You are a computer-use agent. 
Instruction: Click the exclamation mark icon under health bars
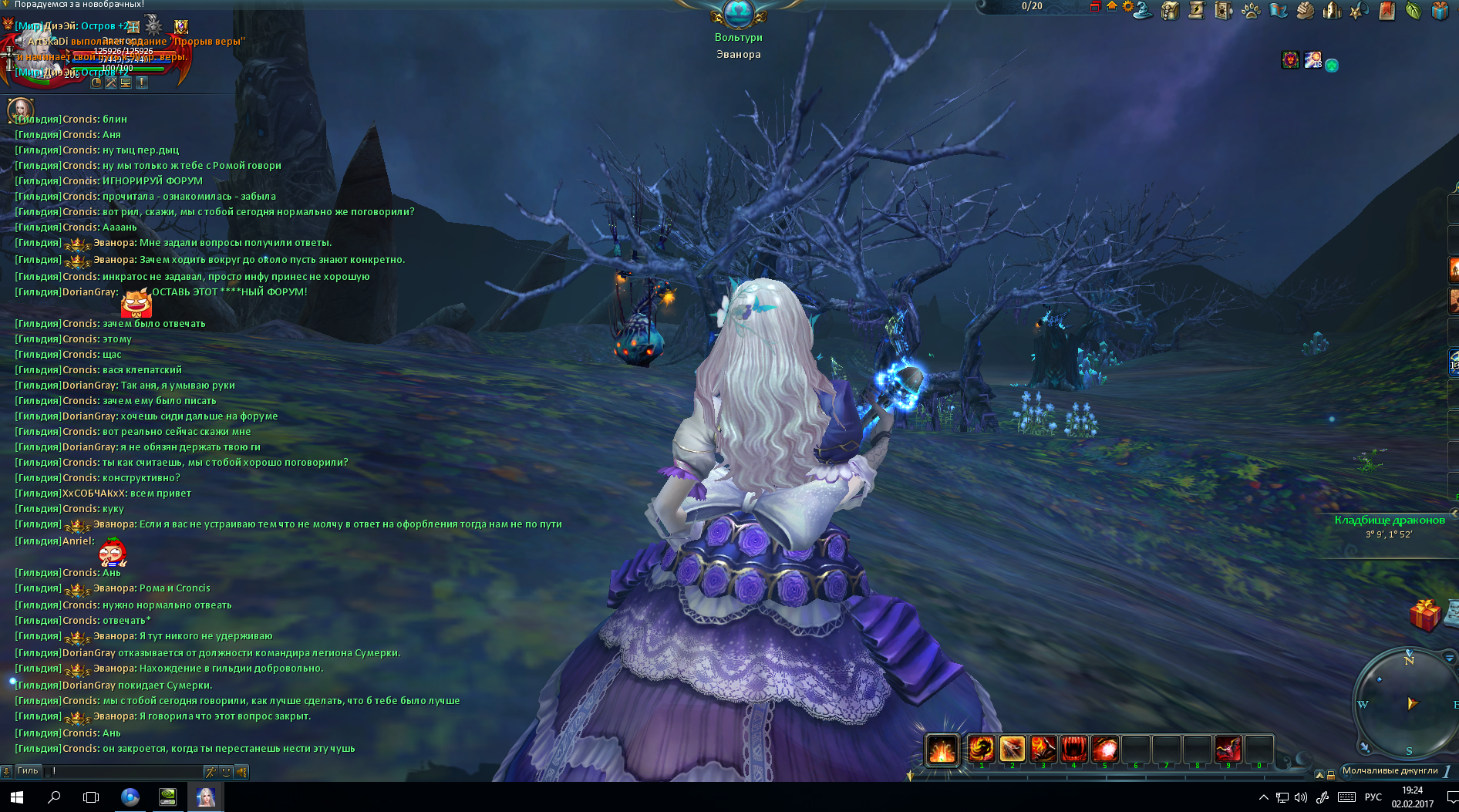142,83
